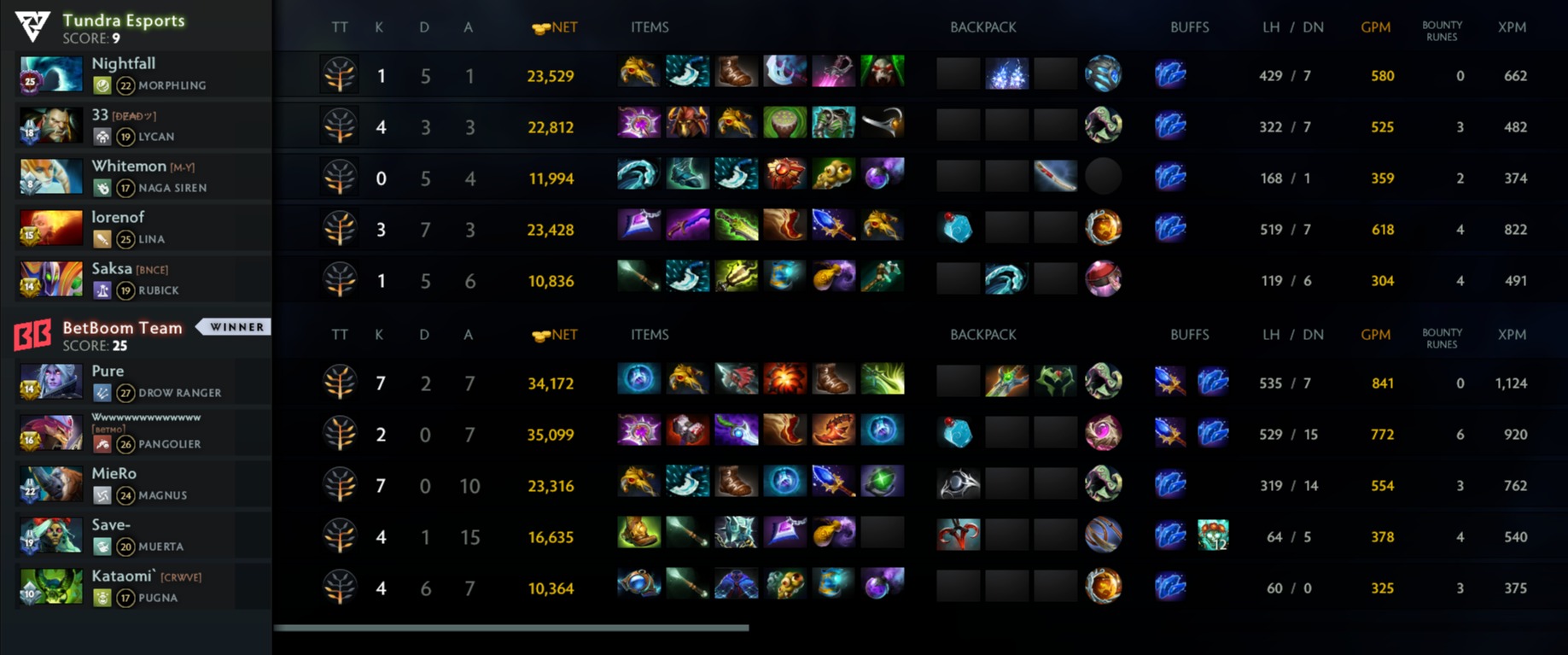Open Pure's Drow Ranger talent tree icon
1568x655 pixels.
[340, 383]
